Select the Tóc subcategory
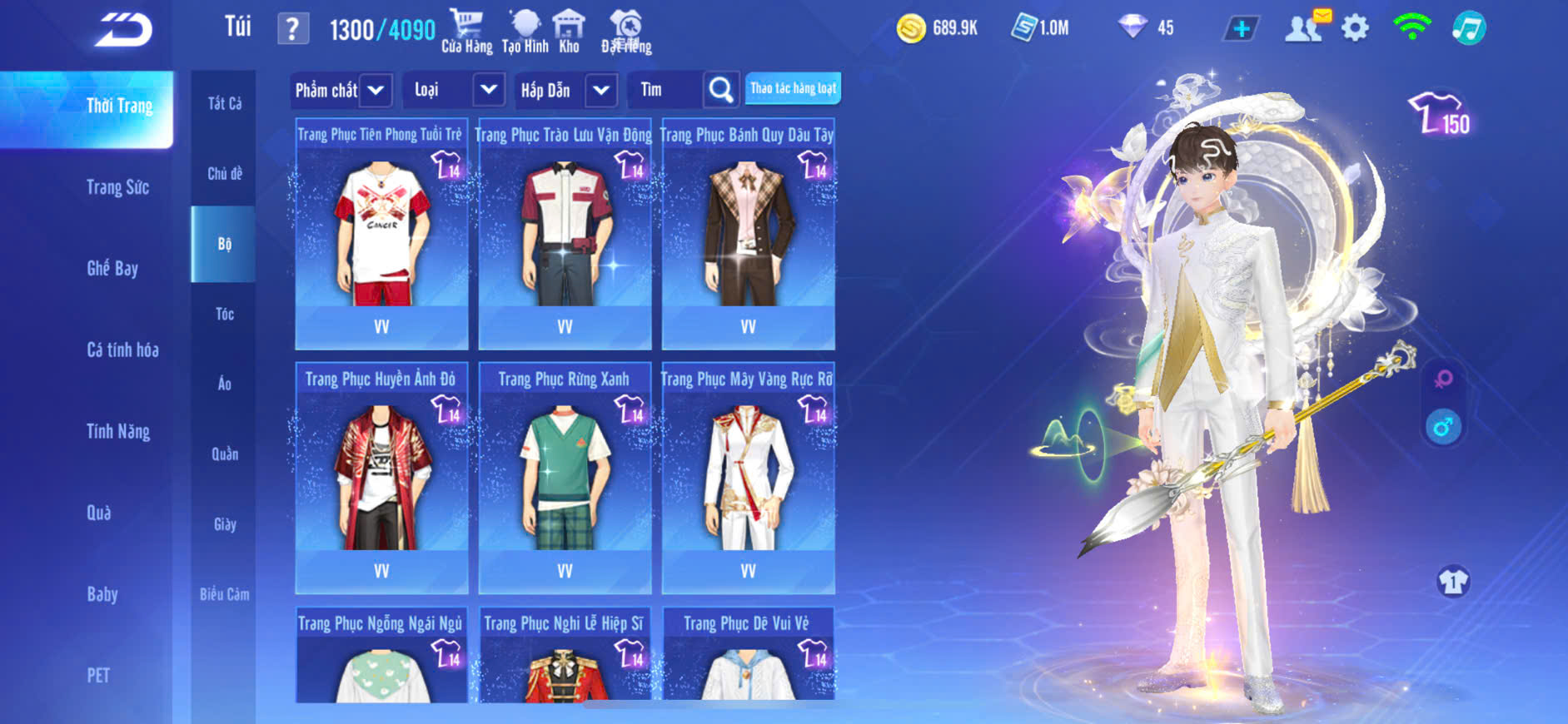1568x724 pixels. (224, 314)
